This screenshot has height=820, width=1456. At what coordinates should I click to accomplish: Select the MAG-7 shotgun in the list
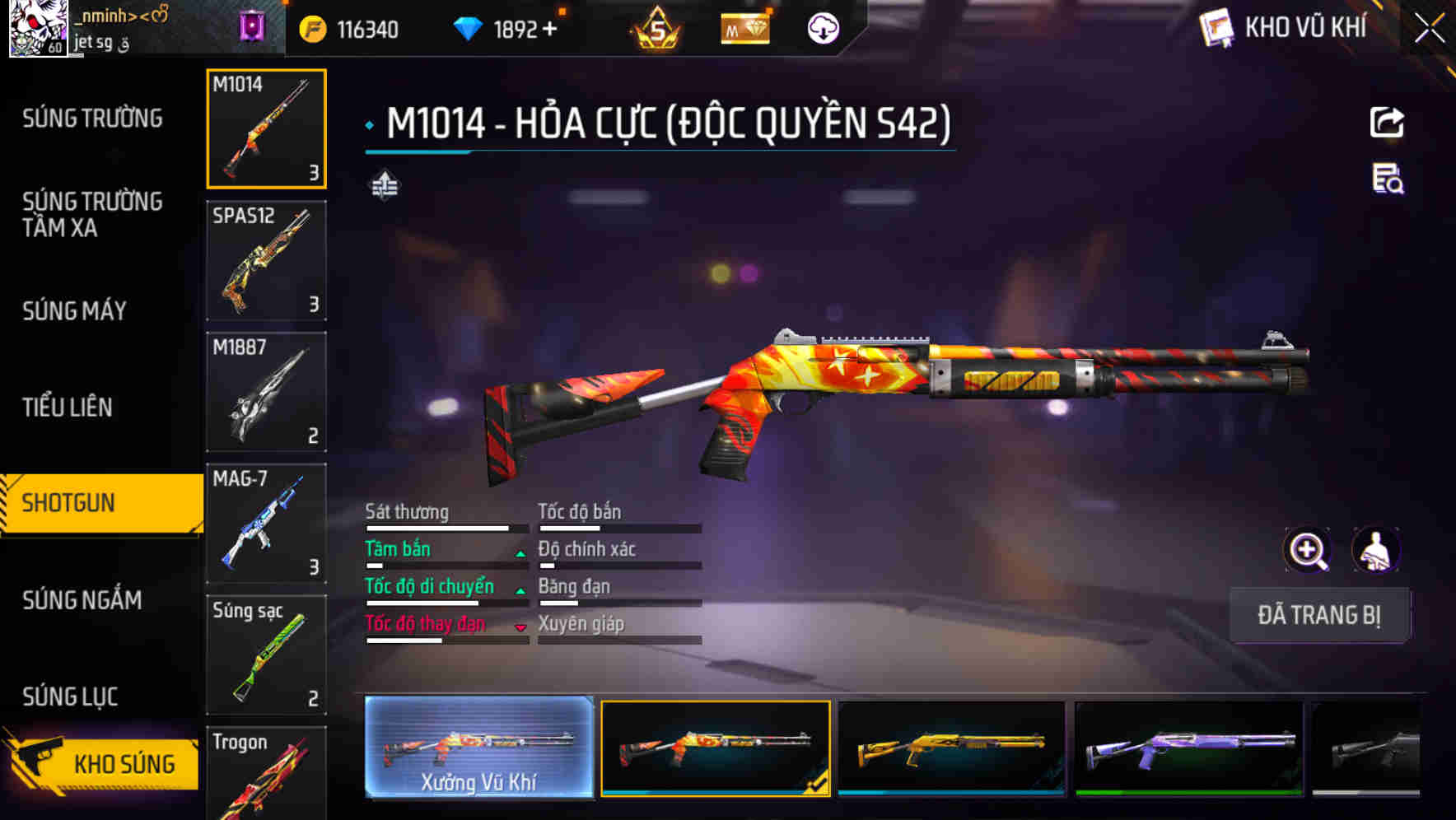coord(266,524)
